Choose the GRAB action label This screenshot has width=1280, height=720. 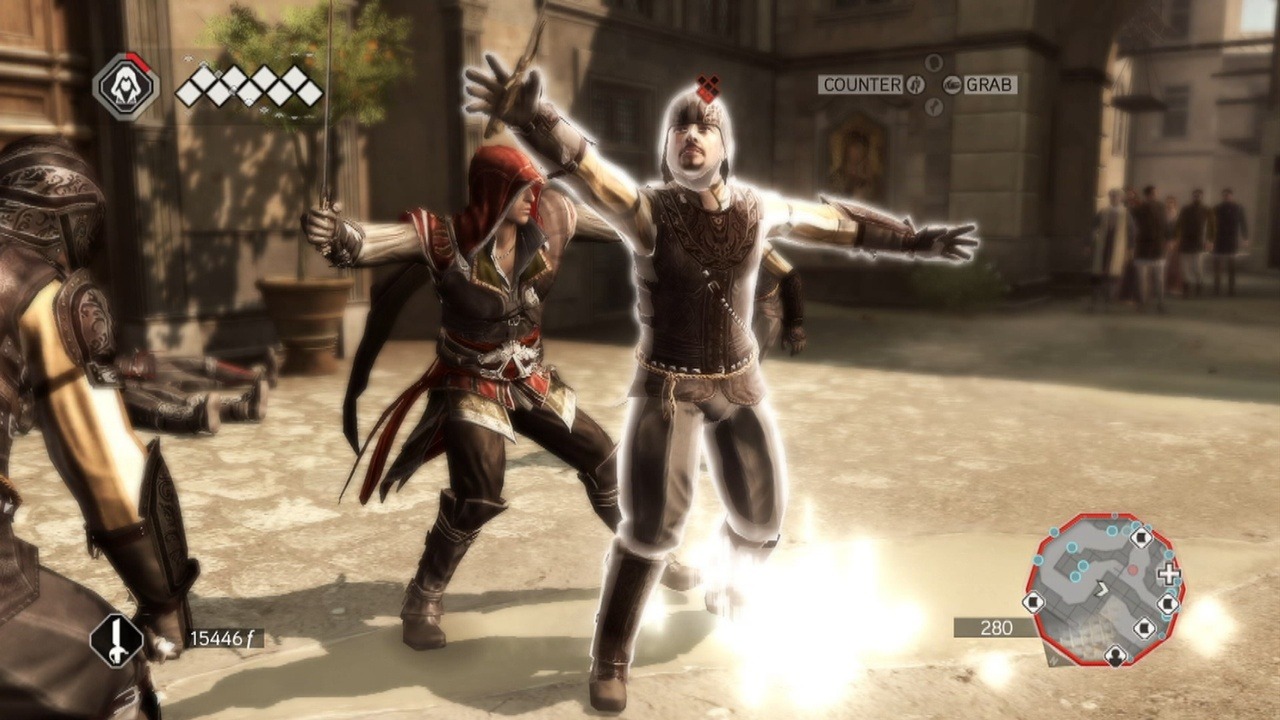(990, 85)
